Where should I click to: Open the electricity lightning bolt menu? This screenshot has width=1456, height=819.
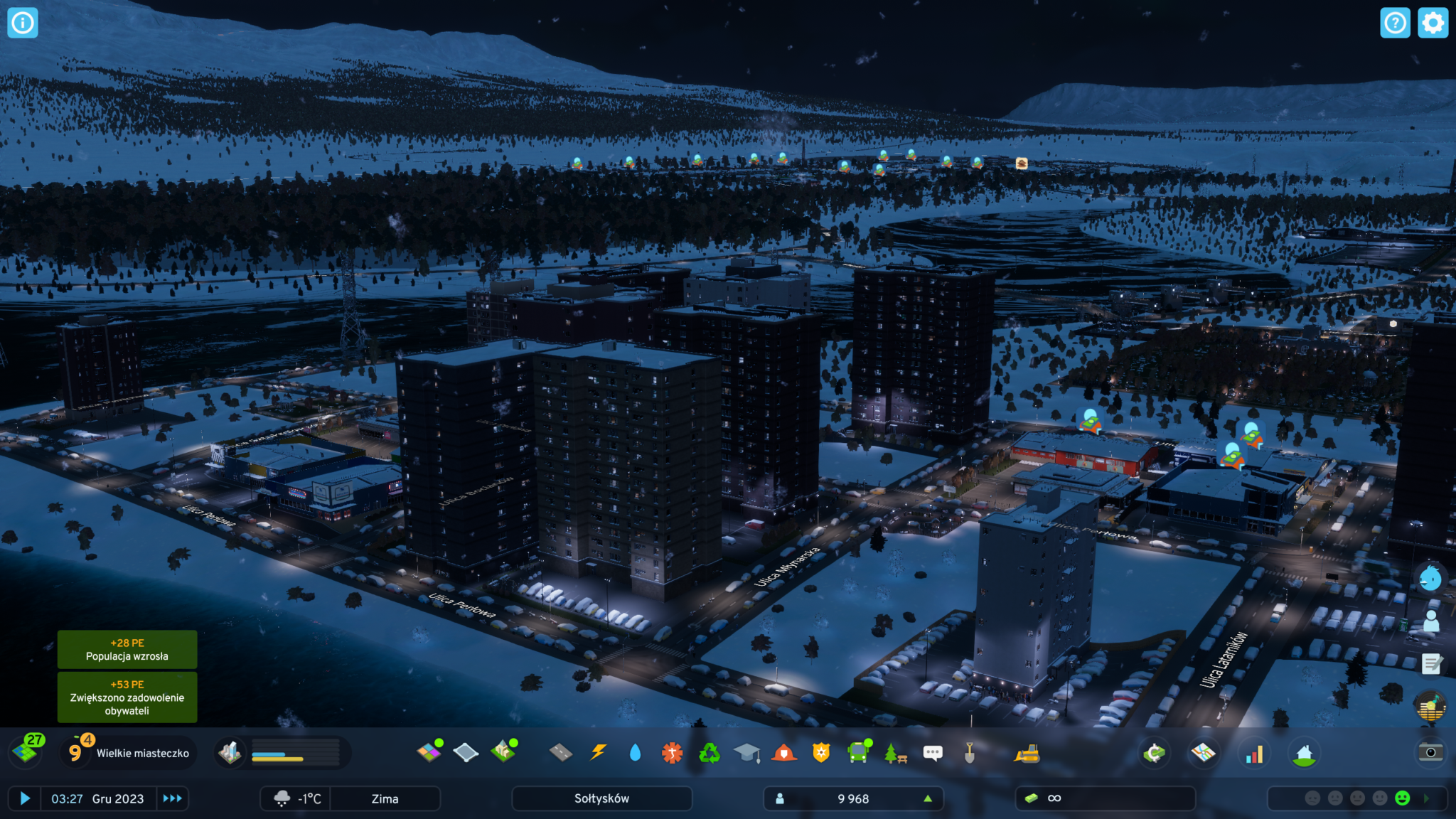point(599,752)
